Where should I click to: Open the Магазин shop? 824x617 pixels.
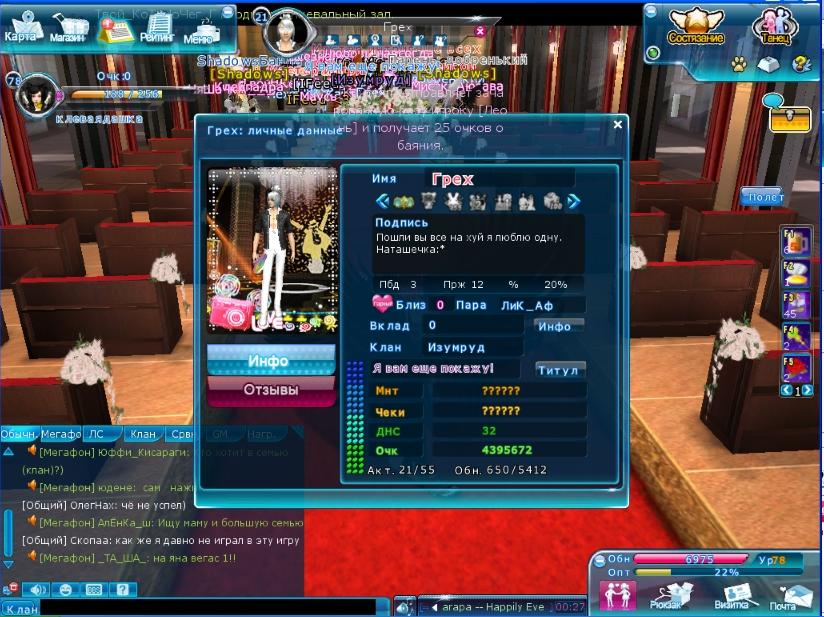click(x=67, y=27)
